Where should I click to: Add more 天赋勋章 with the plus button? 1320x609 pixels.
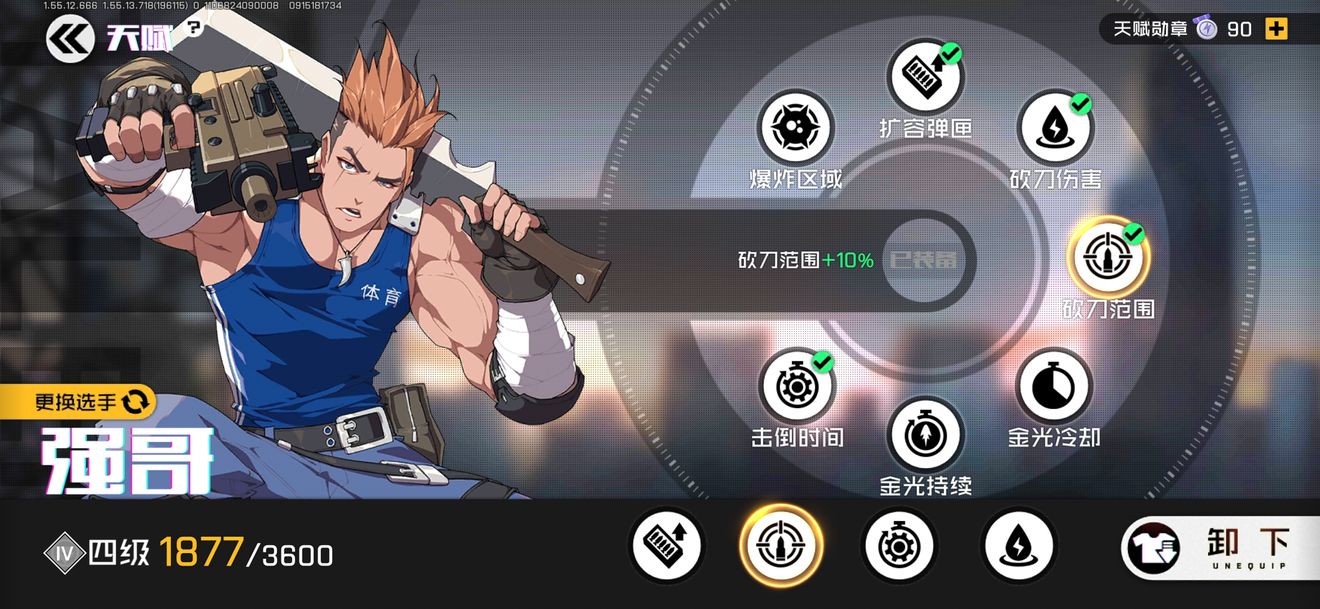point(1276,29)
